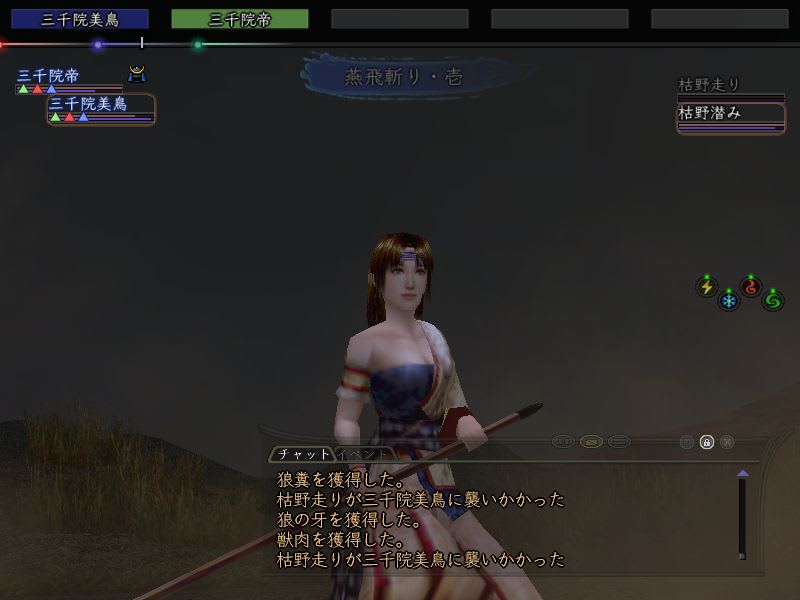Target the enemy 枯野走り
Image resolution: width=800 pixels, height=600 pixels.
tap(709, 86)
